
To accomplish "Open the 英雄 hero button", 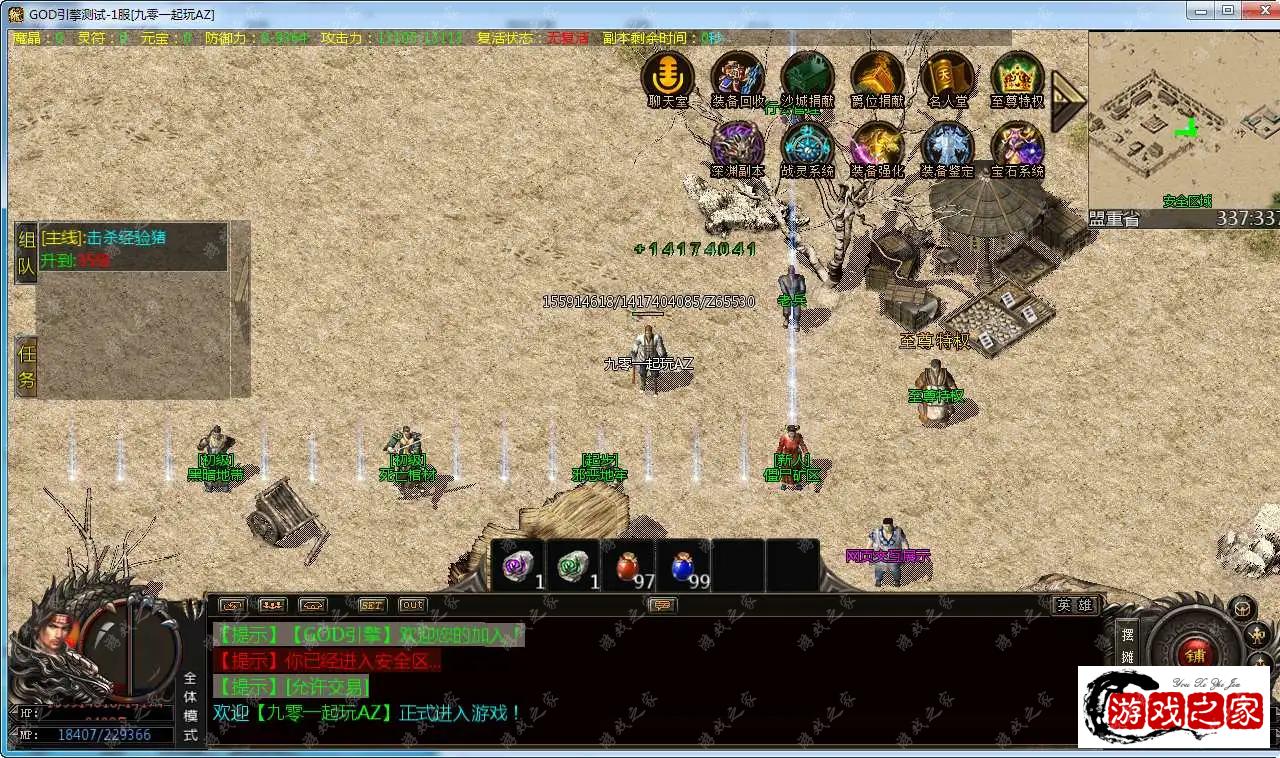I will (x=1075, y=605).
